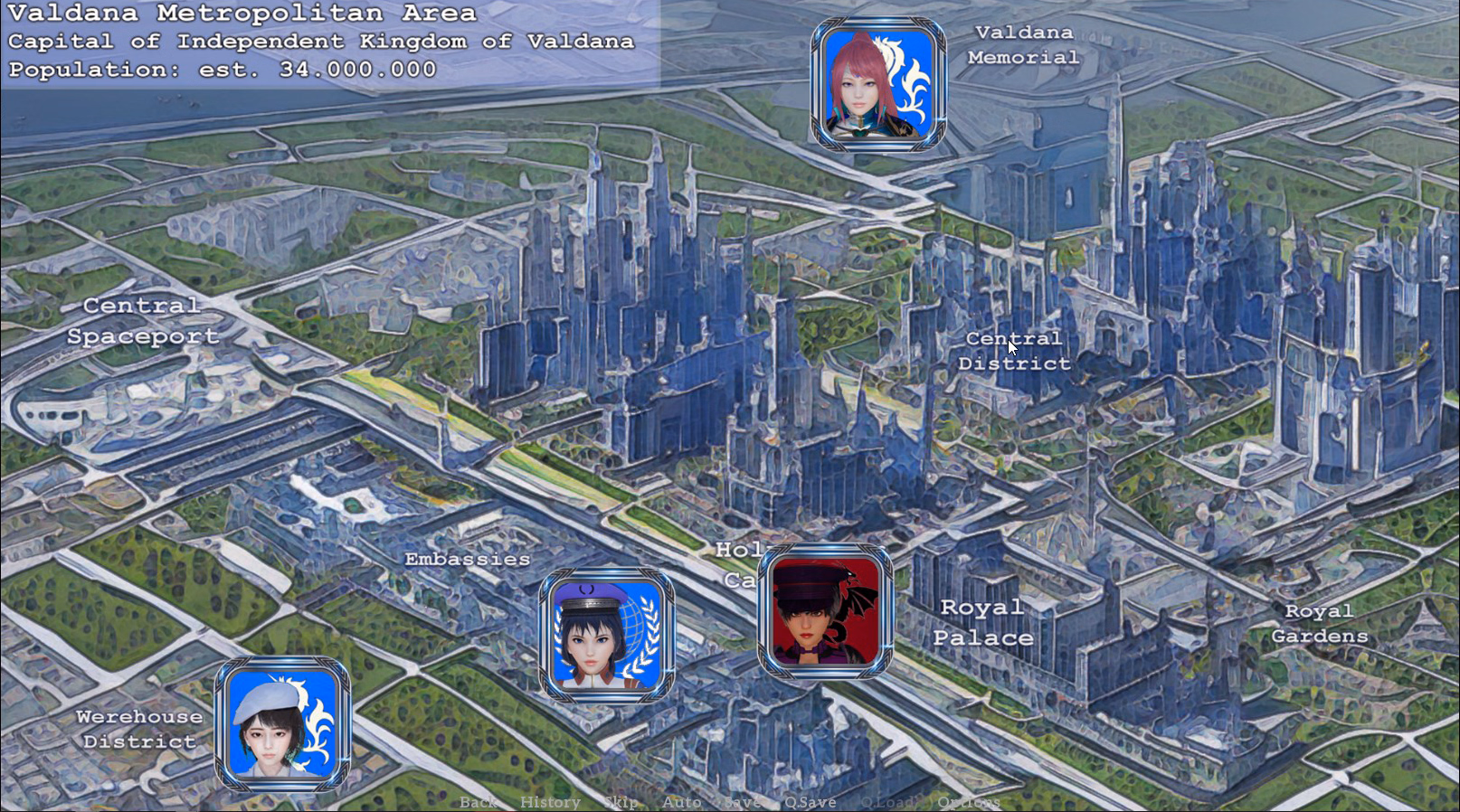Visit the Royal Gardens location
Screen dimensions: 1460x812
tap(1319, 624)
